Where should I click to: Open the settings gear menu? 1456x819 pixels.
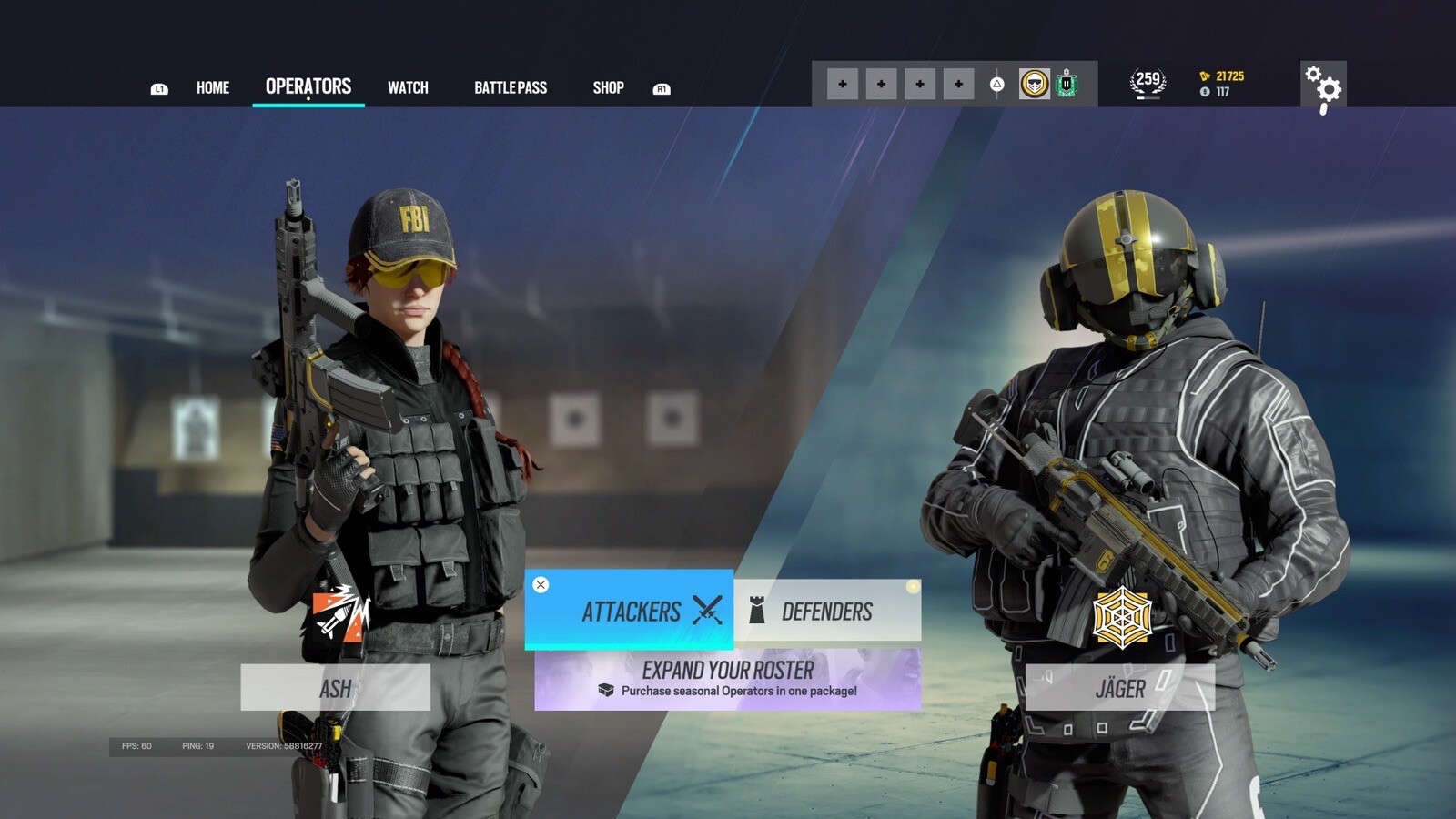[x=1325, y=85]
